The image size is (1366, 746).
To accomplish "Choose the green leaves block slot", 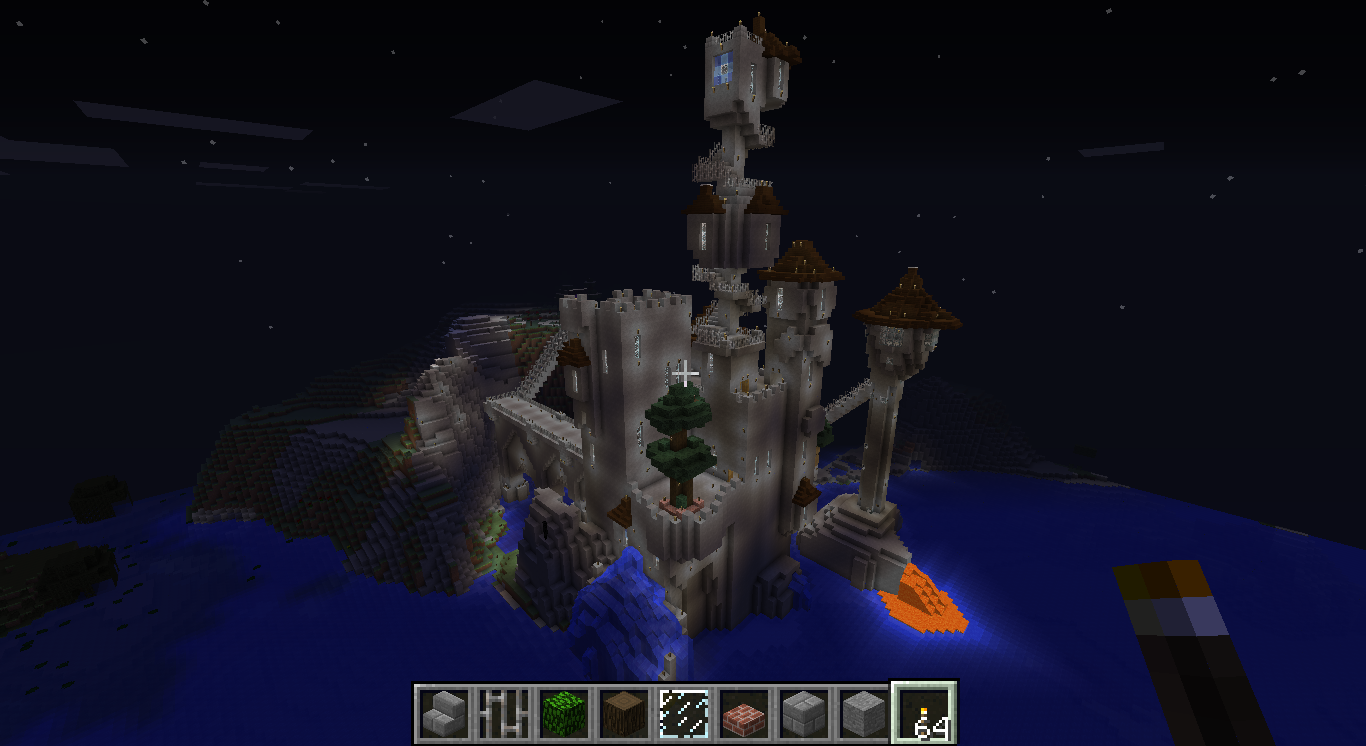I will click(x=564, y=714).
